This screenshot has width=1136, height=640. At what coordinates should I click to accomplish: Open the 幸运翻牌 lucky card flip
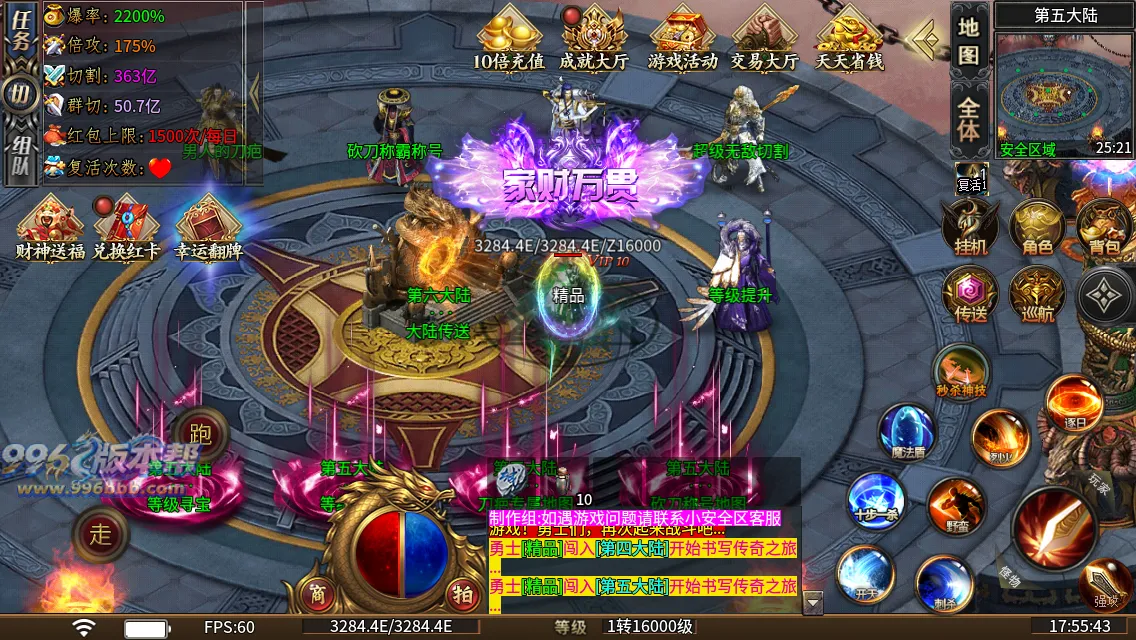[x=208, y=226]
